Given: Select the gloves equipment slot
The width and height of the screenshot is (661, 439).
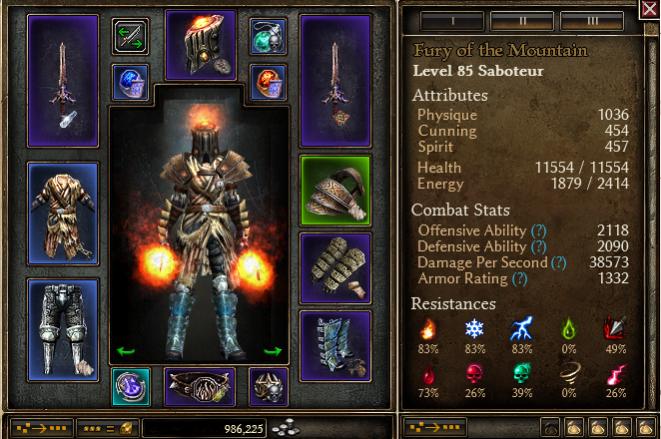Looking at the screenshot, I should click(335, 267).
